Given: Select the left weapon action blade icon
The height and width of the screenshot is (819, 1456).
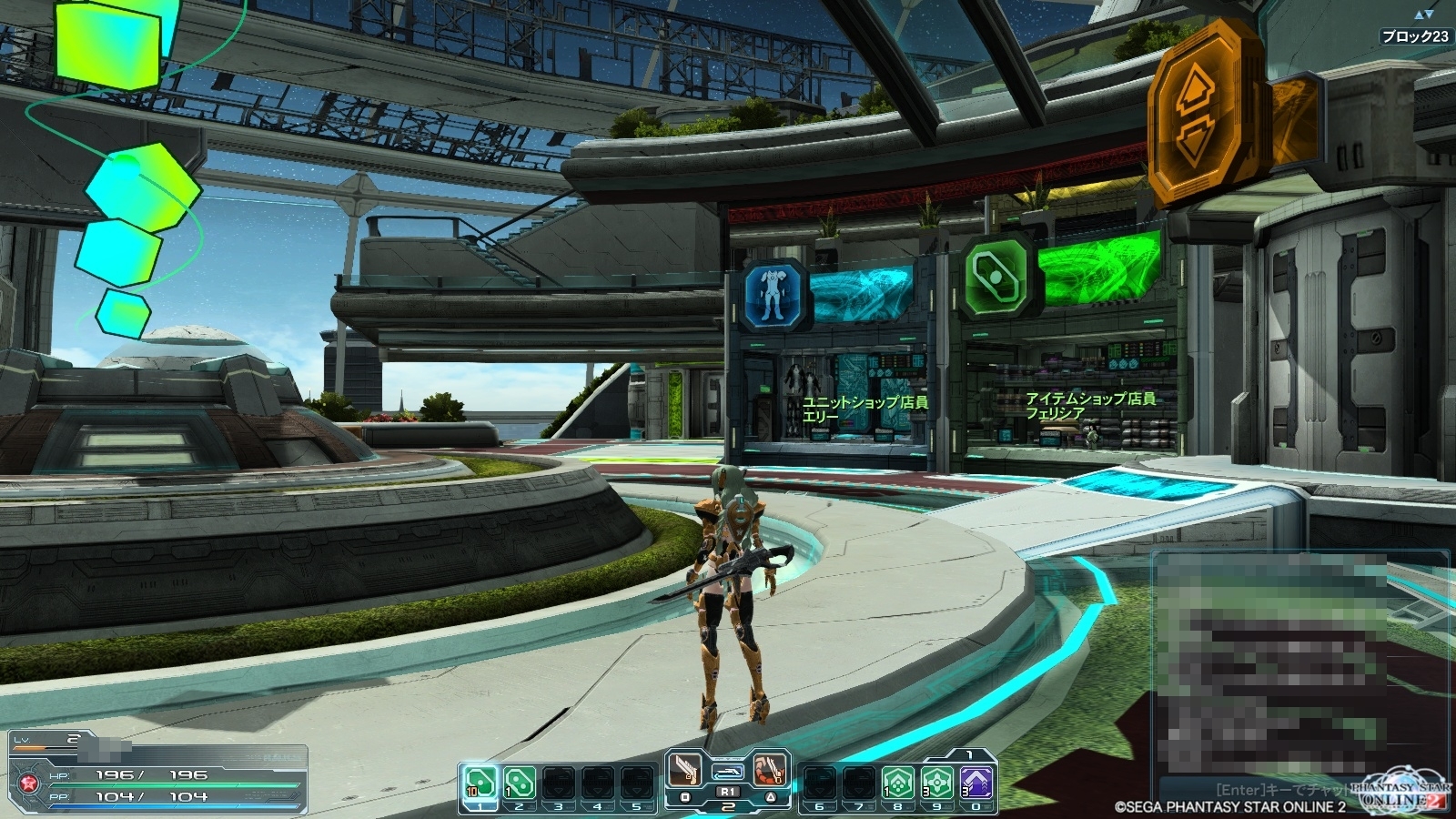Looking at the screenshot, I should pyautogui.click(x=685, y=771).
